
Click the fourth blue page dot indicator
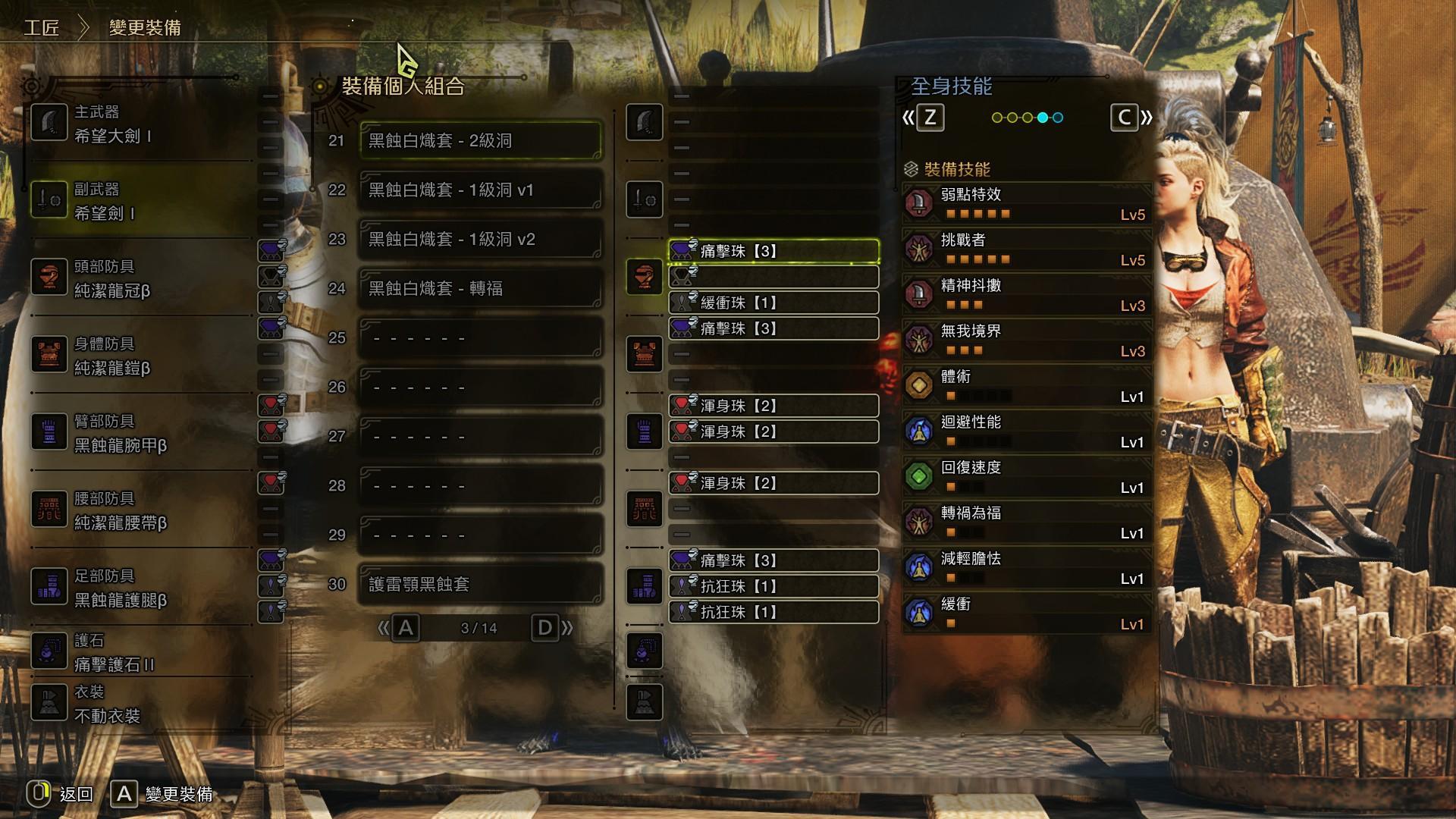[1043, 118]
